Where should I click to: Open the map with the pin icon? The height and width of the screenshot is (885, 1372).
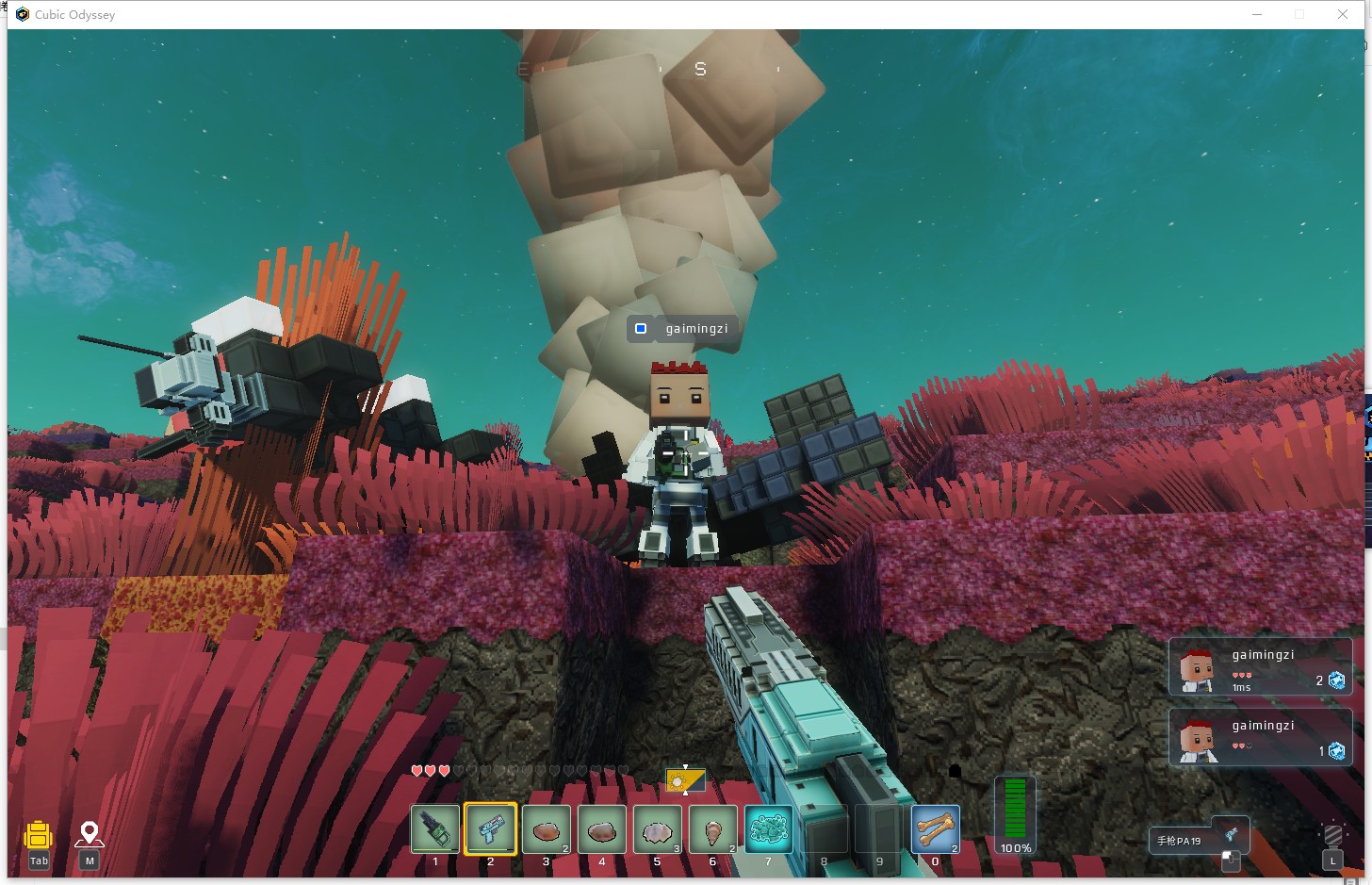pyautogui.click(x=90, y=836)
